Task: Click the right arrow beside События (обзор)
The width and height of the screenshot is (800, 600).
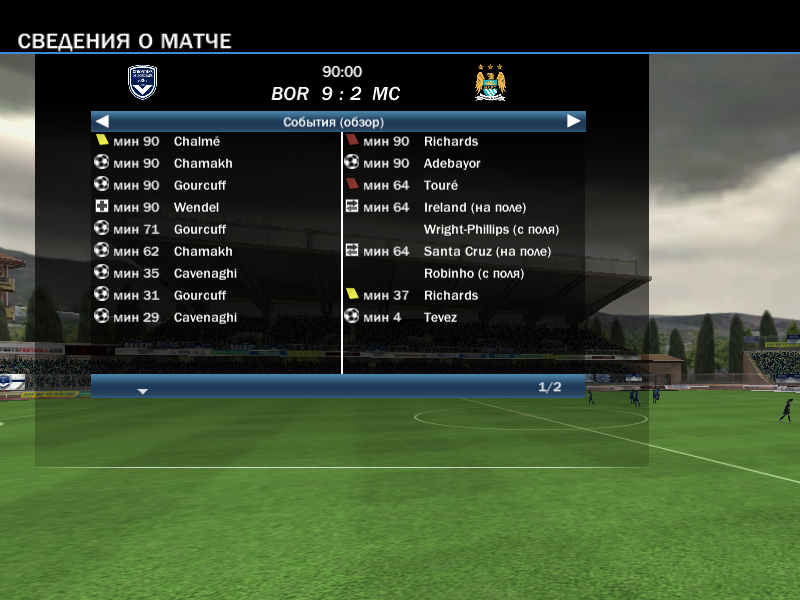Action: point(574,121)
